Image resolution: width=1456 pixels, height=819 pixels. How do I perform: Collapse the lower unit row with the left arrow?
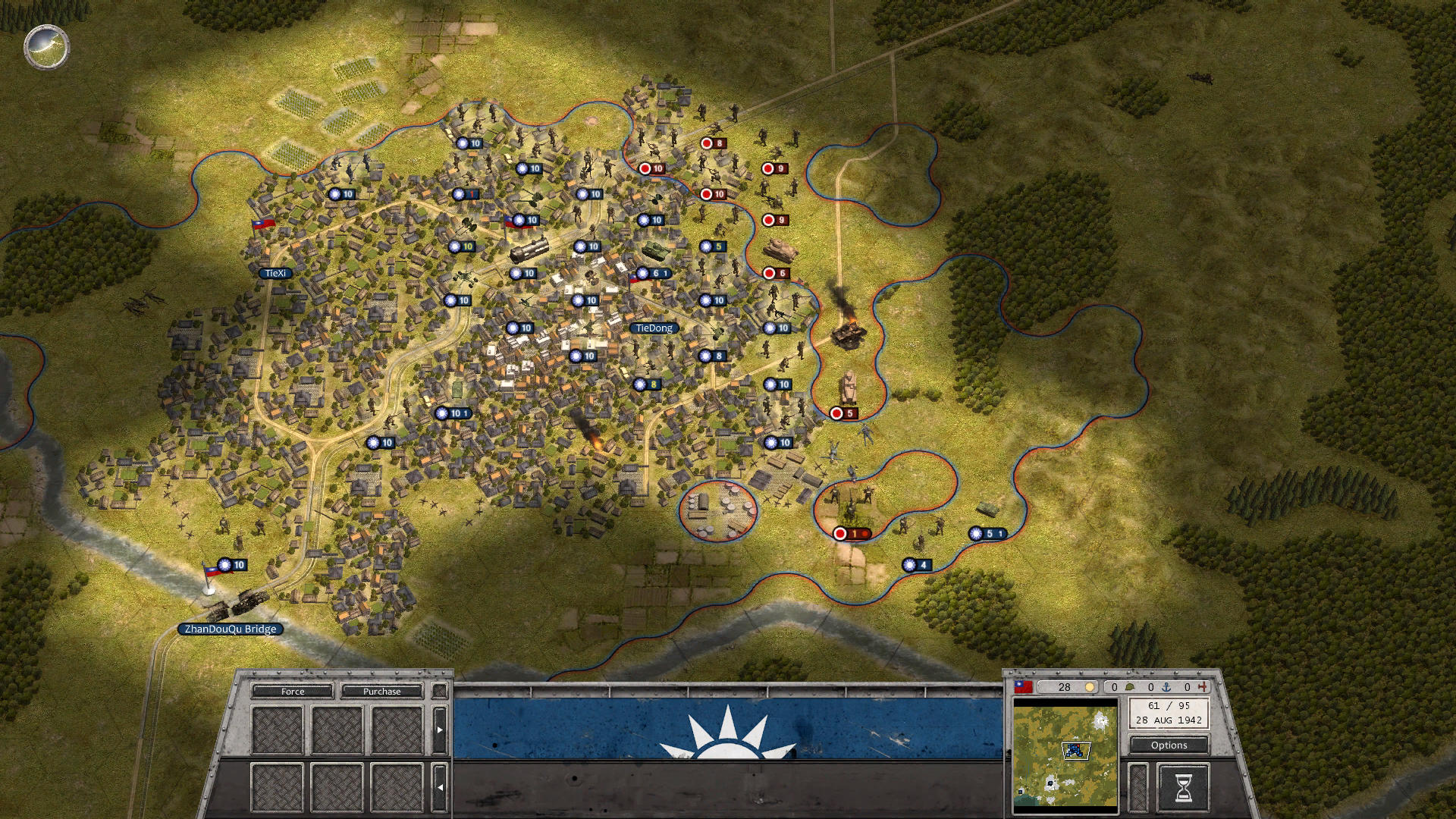440,787
